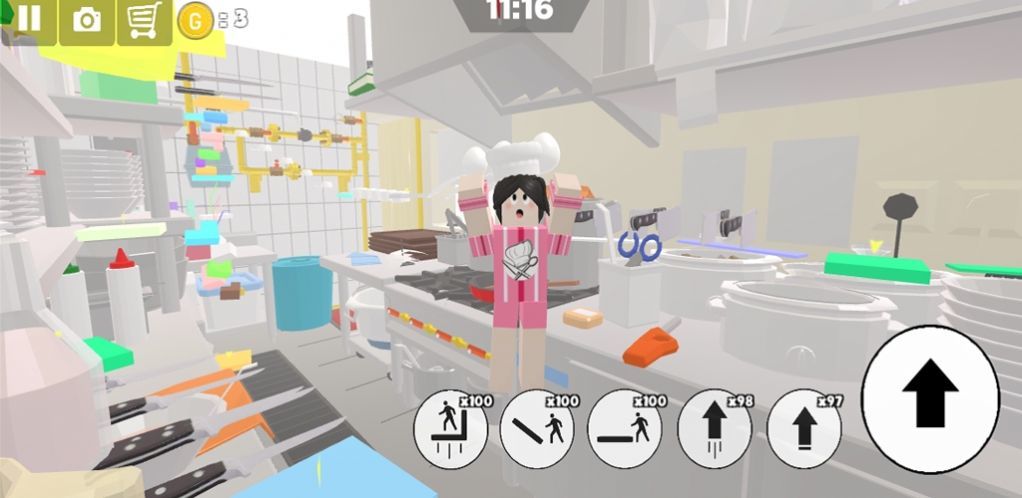The height and width of the screenshot is (498, 1022).
Task: Use the corner platform item
Action: point(451,431)
